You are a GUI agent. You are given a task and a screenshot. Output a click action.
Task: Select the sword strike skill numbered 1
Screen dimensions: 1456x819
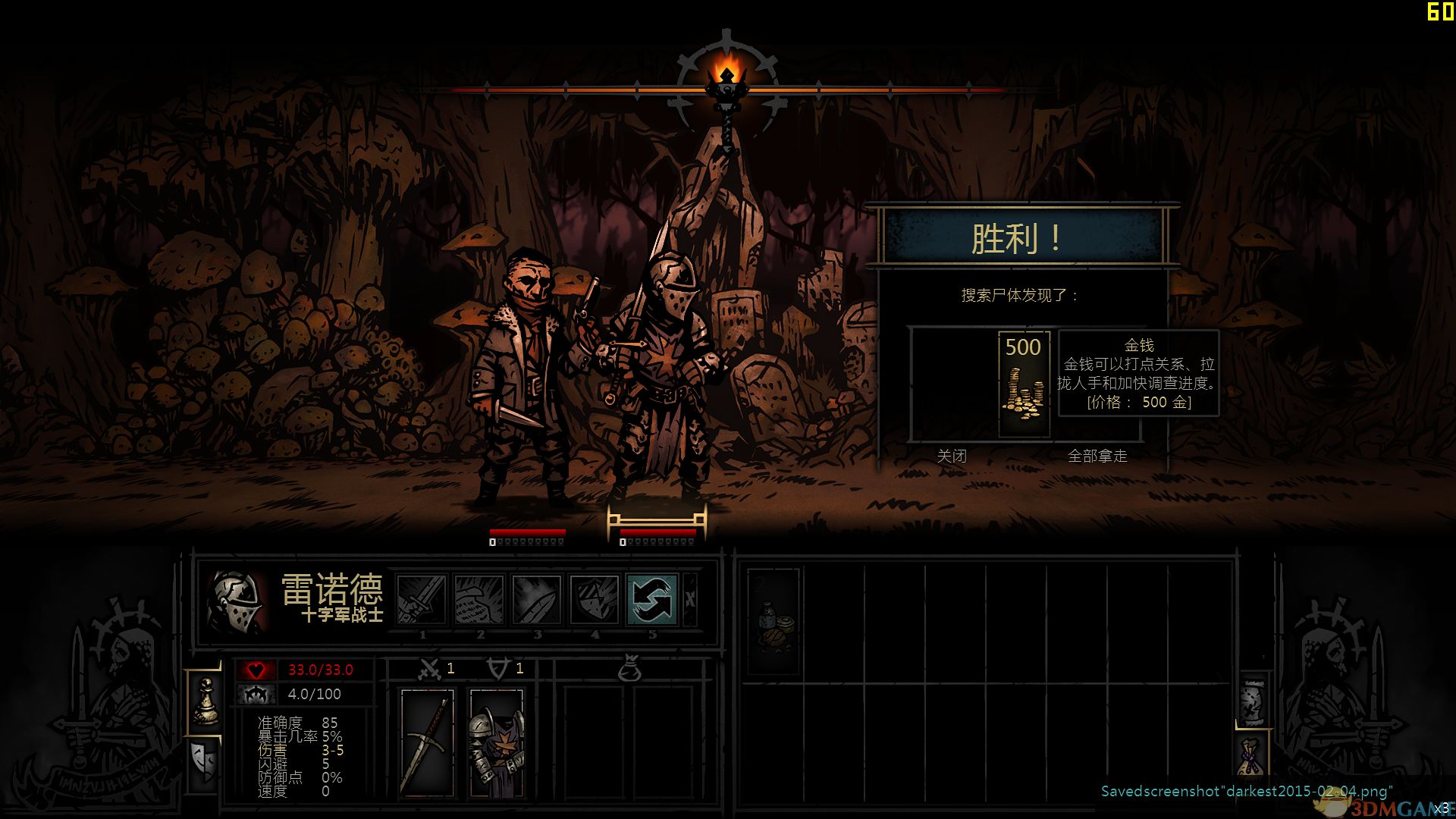(x=422, y=599)
